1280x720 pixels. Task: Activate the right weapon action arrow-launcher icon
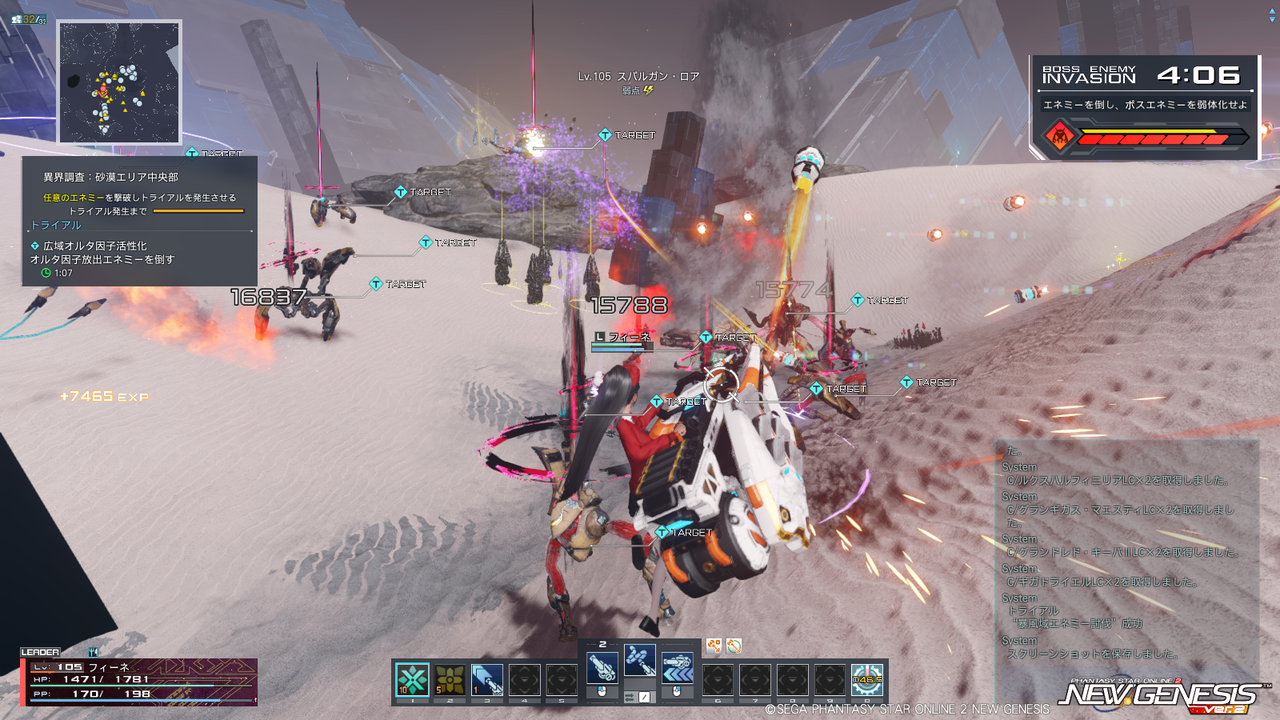(677, 668)
